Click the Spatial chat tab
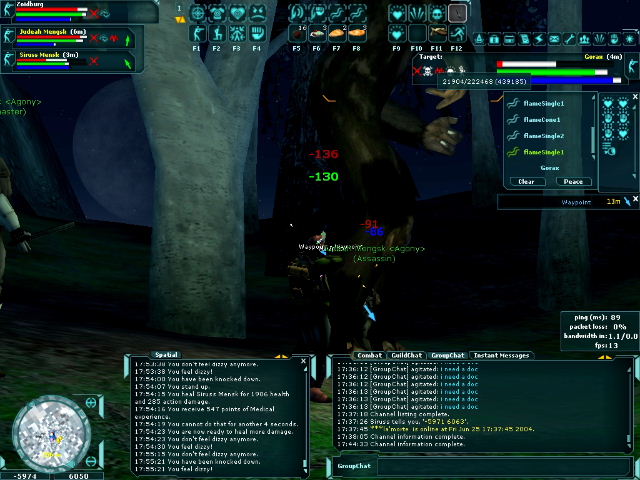Screen dimensions: 640x480 pyautogui.click(x=166, y=355)
